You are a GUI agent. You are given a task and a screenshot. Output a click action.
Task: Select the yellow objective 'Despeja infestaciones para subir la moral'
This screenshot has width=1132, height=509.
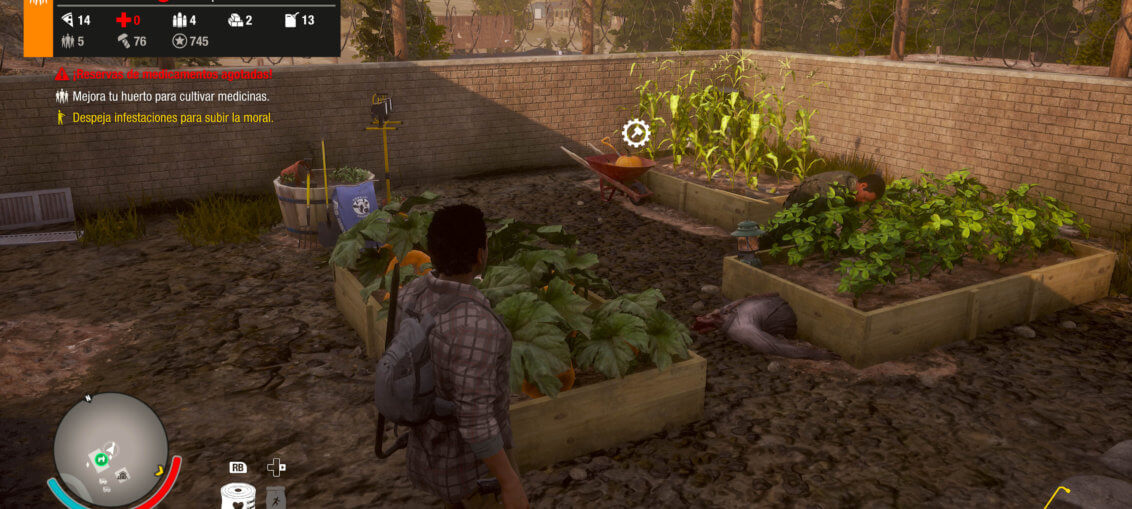coord(172,117)
